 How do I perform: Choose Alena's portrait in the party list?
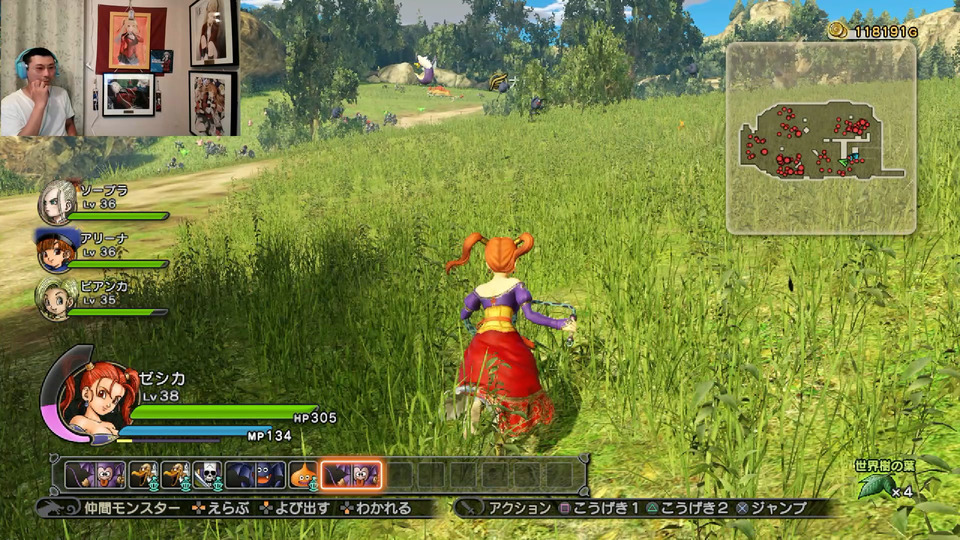(x=56, y=250)
